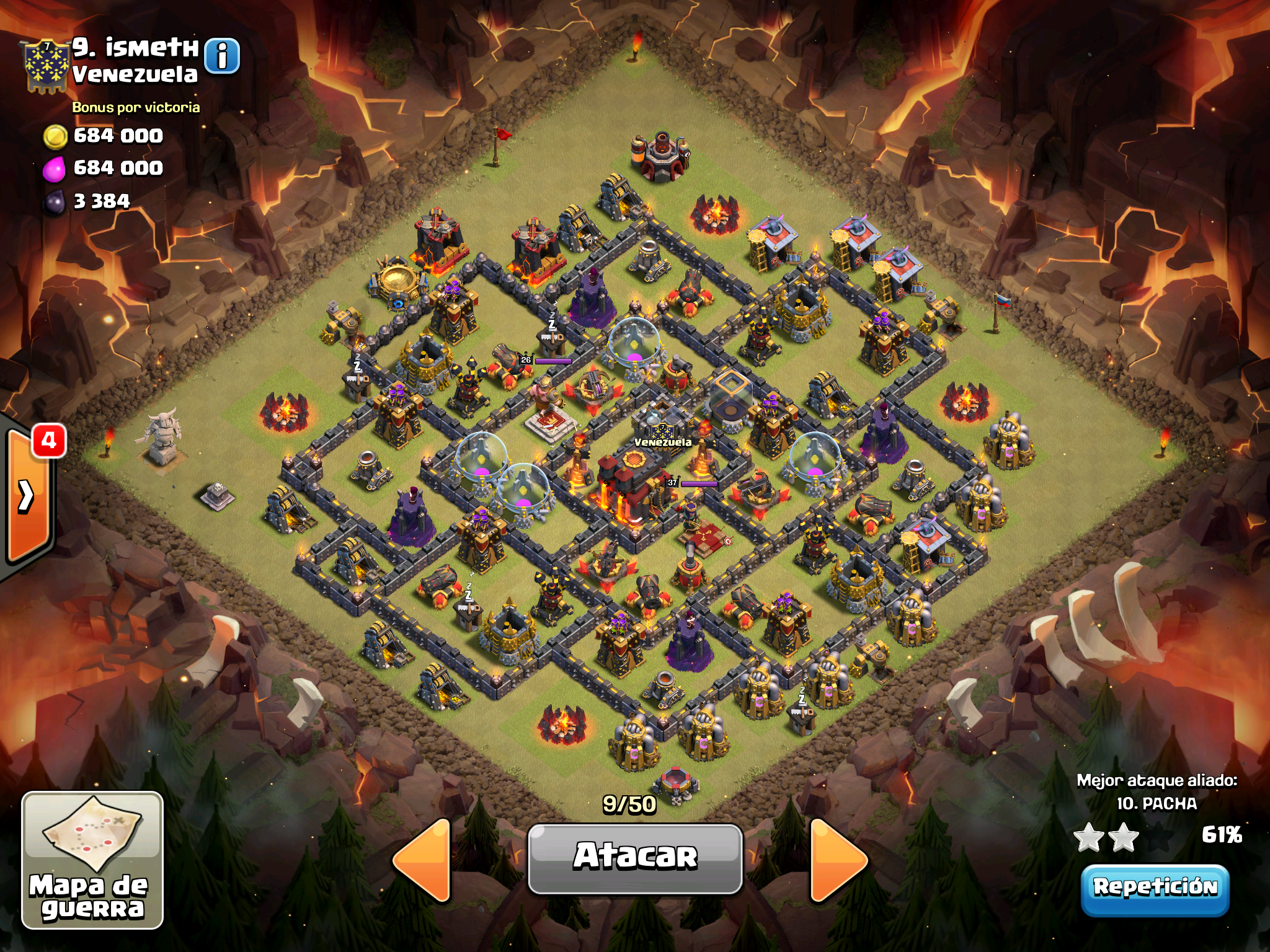Show ismeth's player info
This screenshot has width=1270, height=952.
coord(222,56)
